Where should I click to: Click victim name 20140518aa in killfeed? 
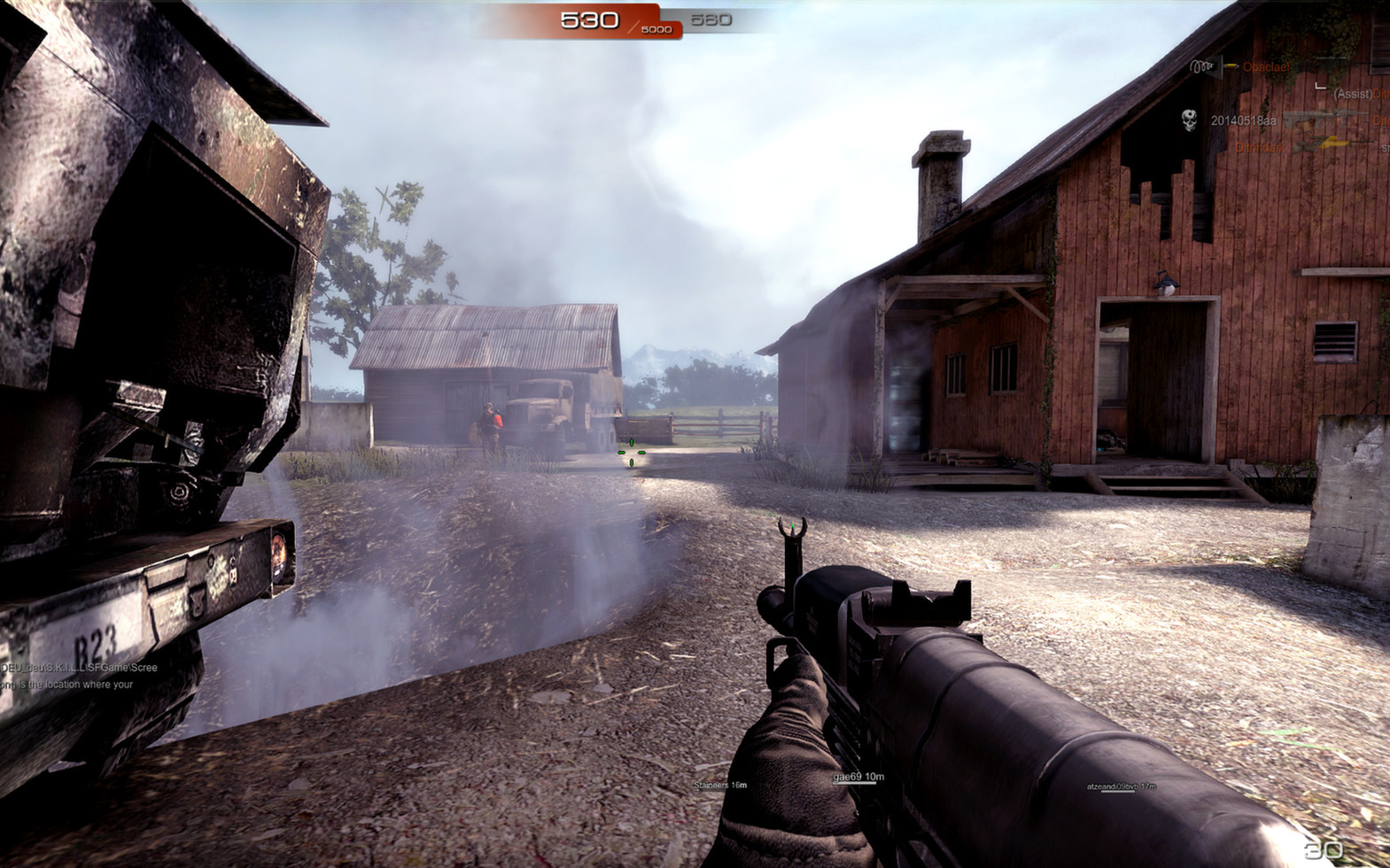[1243, 120]
